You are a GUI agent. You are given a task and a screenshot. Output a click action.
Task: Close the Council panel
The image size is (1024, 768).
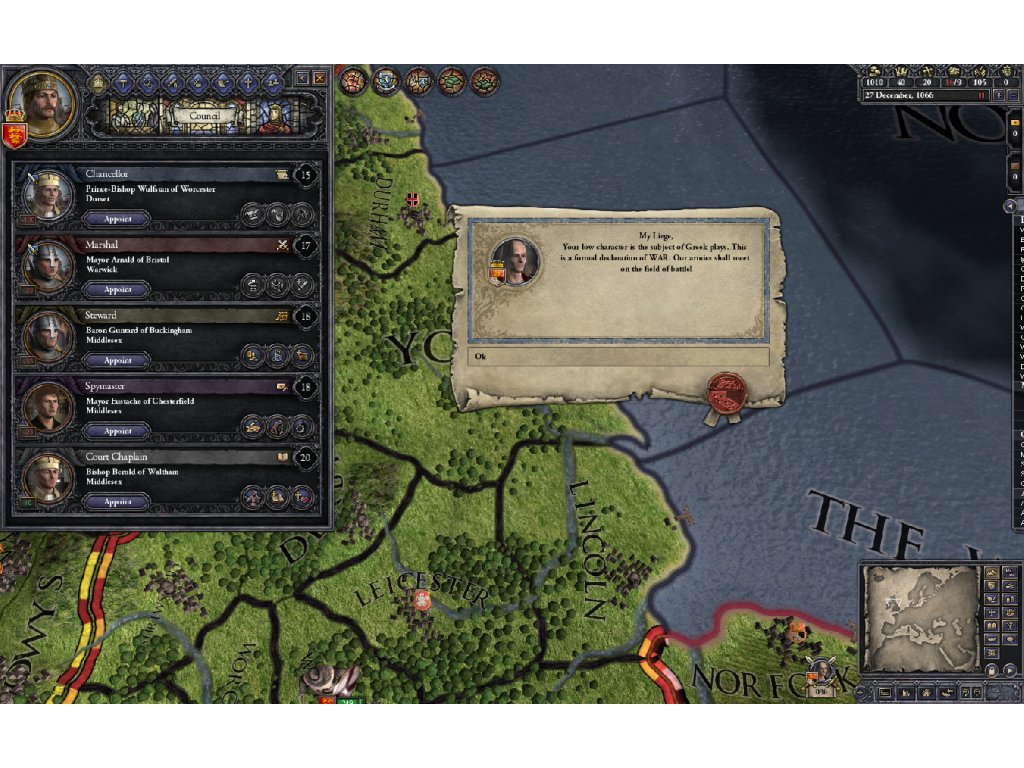(x=320, y=78)
